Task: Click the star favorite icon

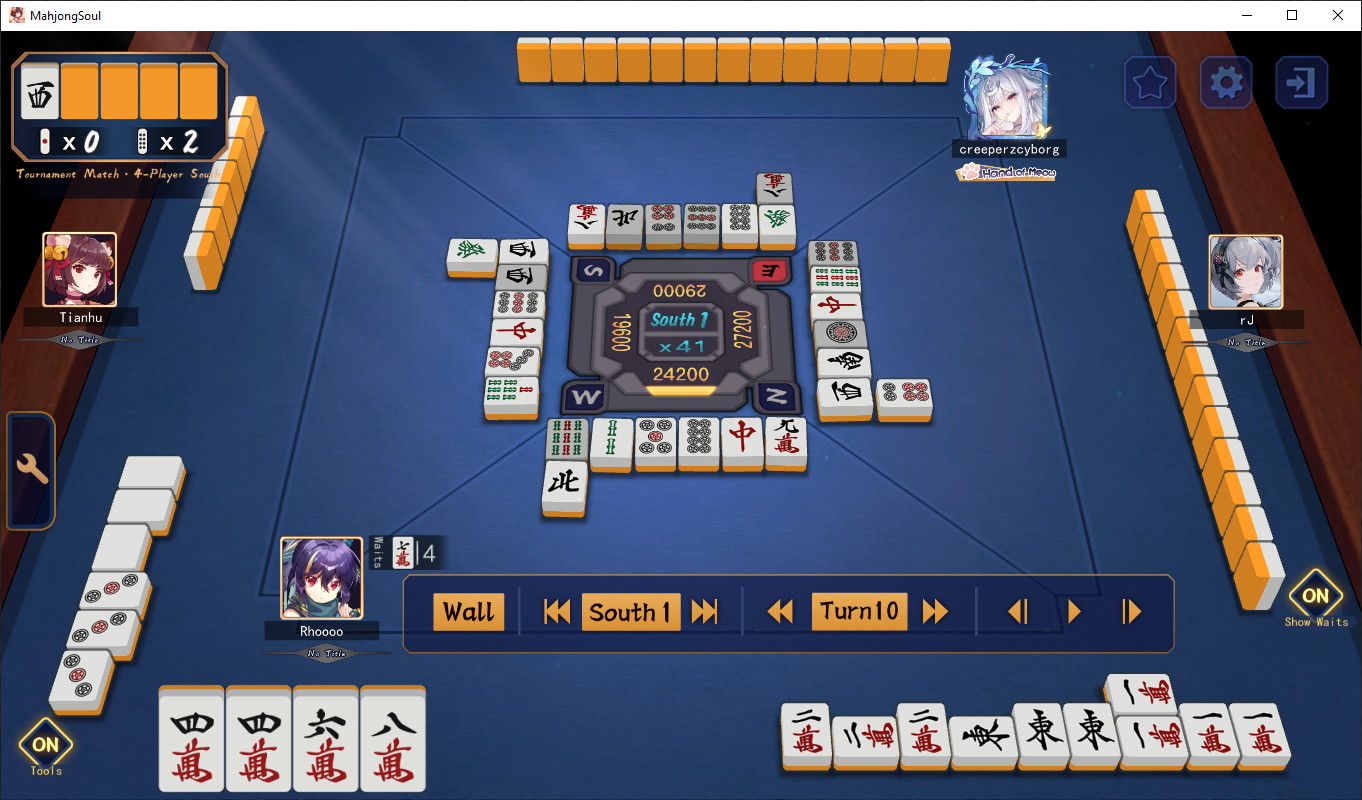Action: [1150, 82]
